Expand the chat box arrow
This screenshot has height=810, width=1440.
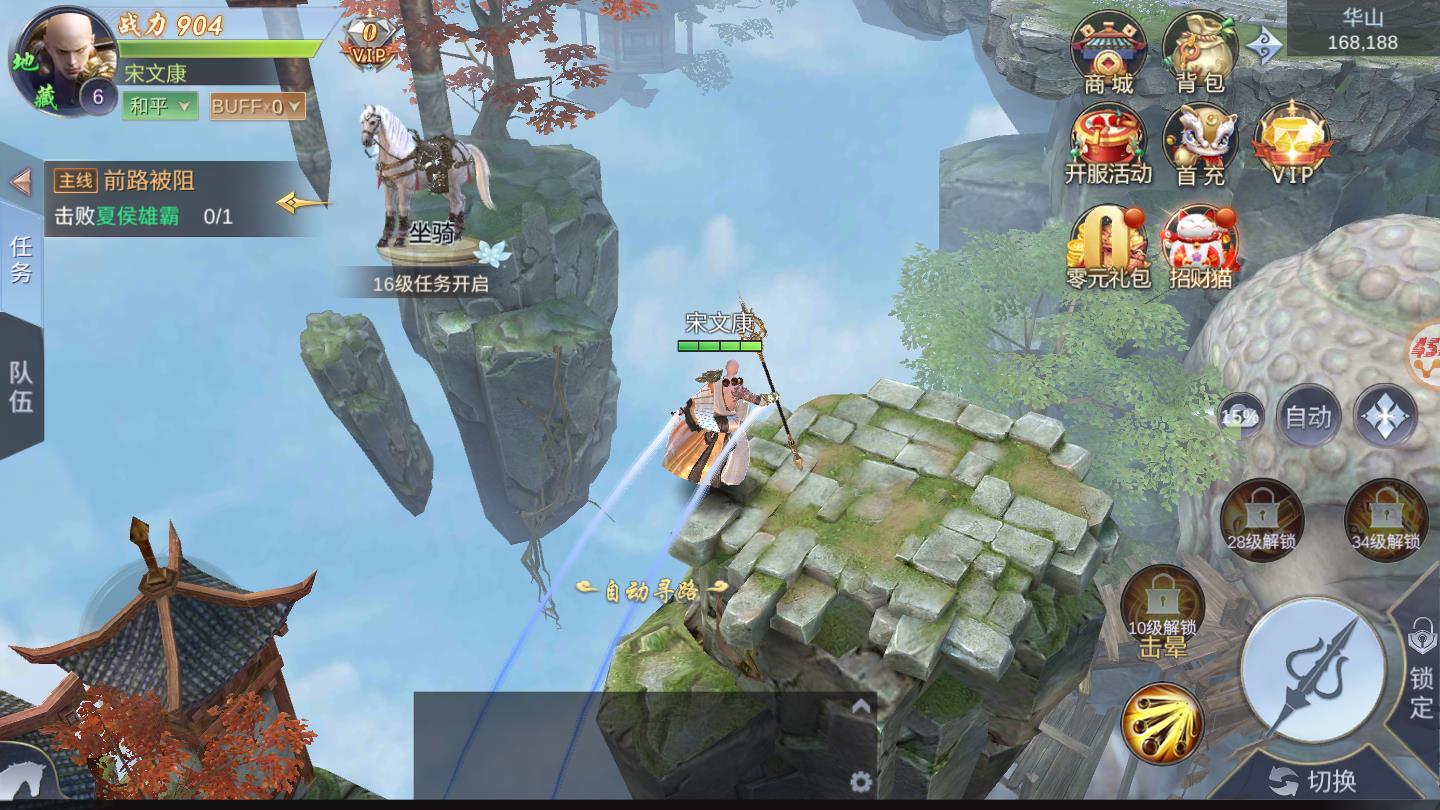pos(860,707)
